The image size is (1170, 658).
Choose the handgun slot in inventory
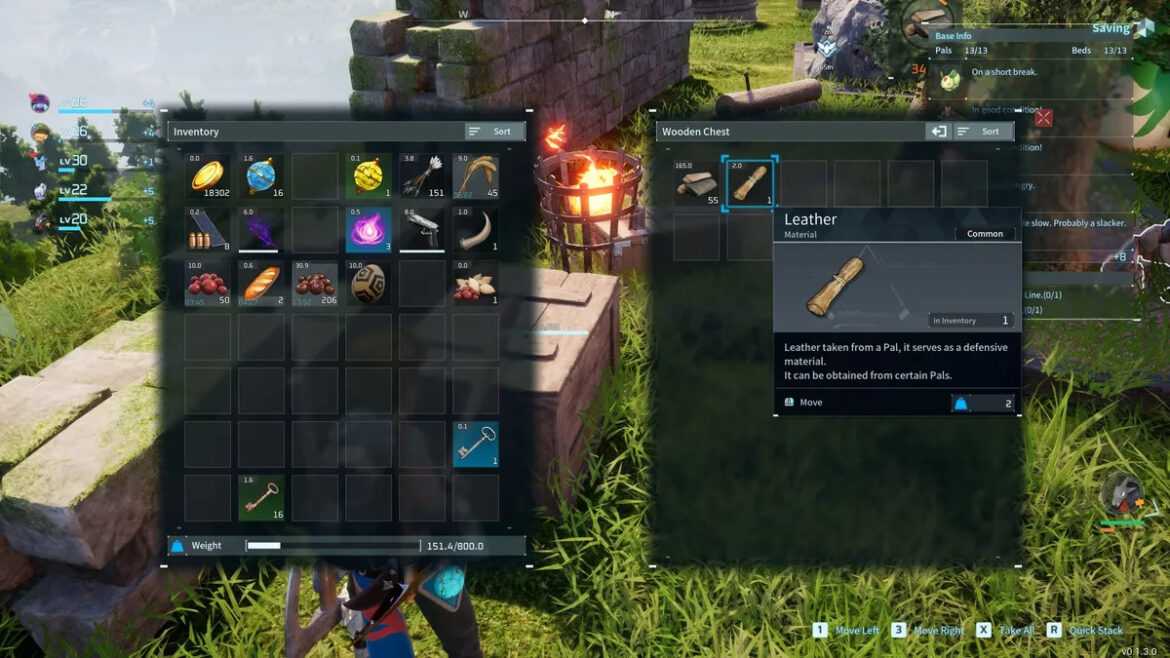pyautogui.click(x=422, y=230)
